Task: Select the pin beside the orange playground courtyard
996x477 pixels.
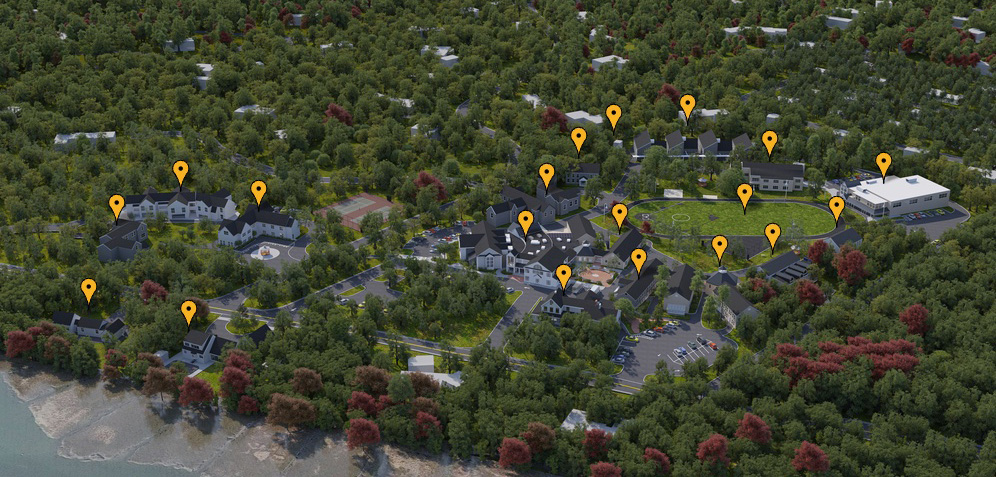Action: pyautogui.click(x=564, y=275)
